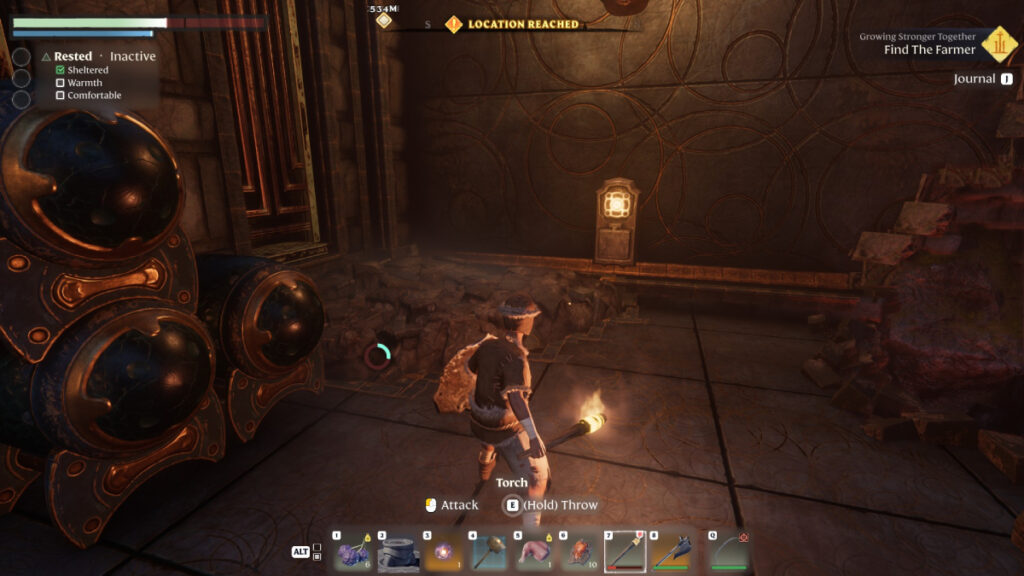Show the Rested status details
The image size is (1024, 576).
[72, 57]
